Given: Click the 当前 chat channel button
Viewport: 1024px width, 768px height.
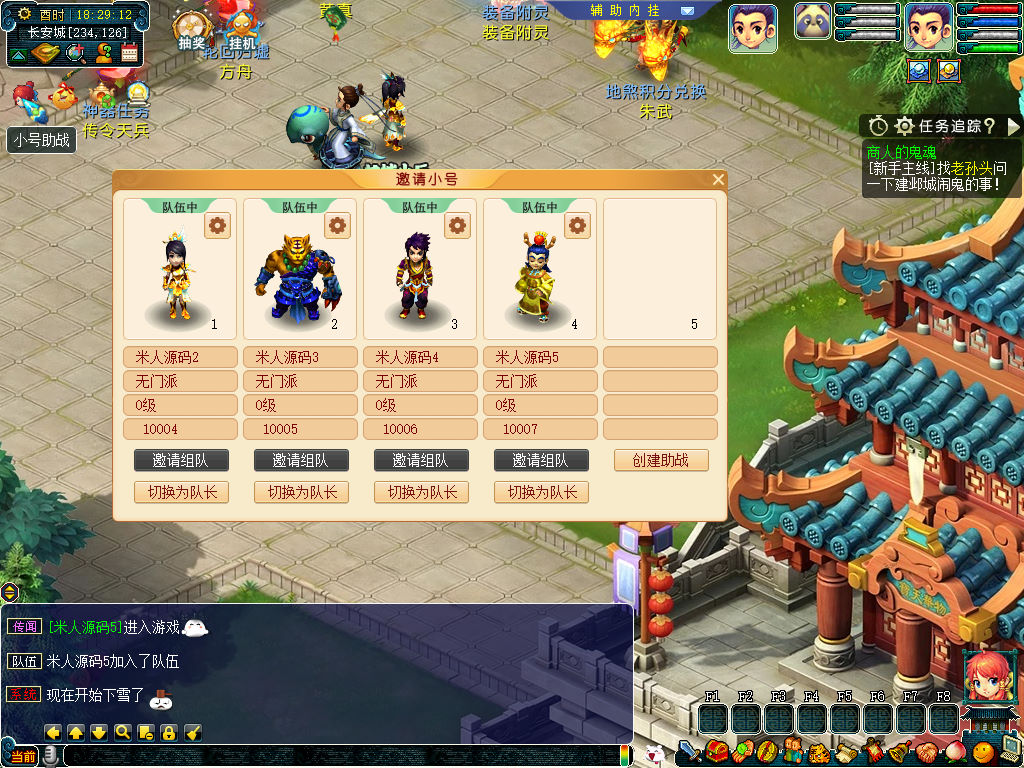Looking at the screenshot, I should point(22,756).
